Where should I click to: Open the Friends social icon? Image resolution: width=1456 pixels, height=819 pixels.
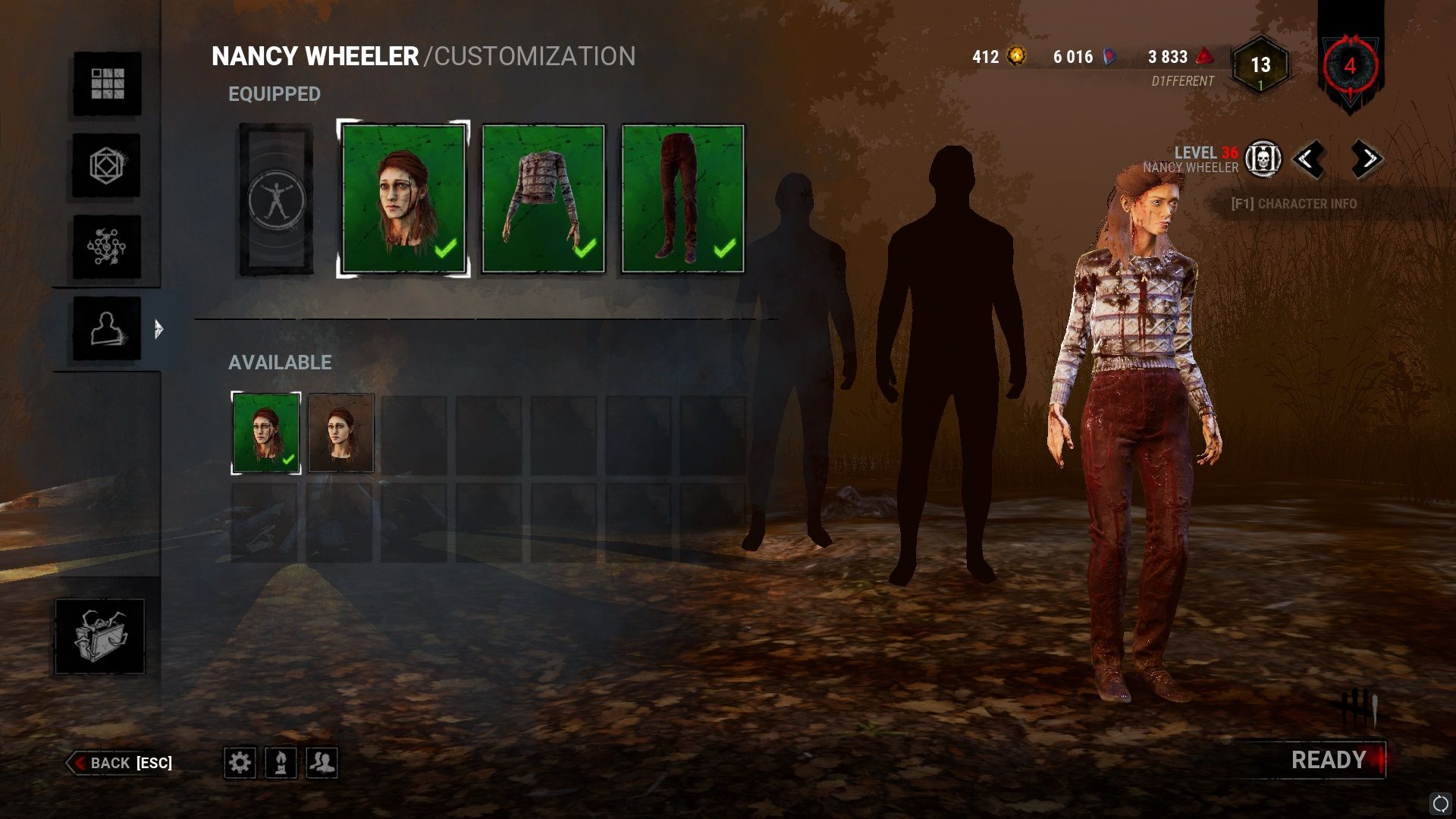pos(322,763)
